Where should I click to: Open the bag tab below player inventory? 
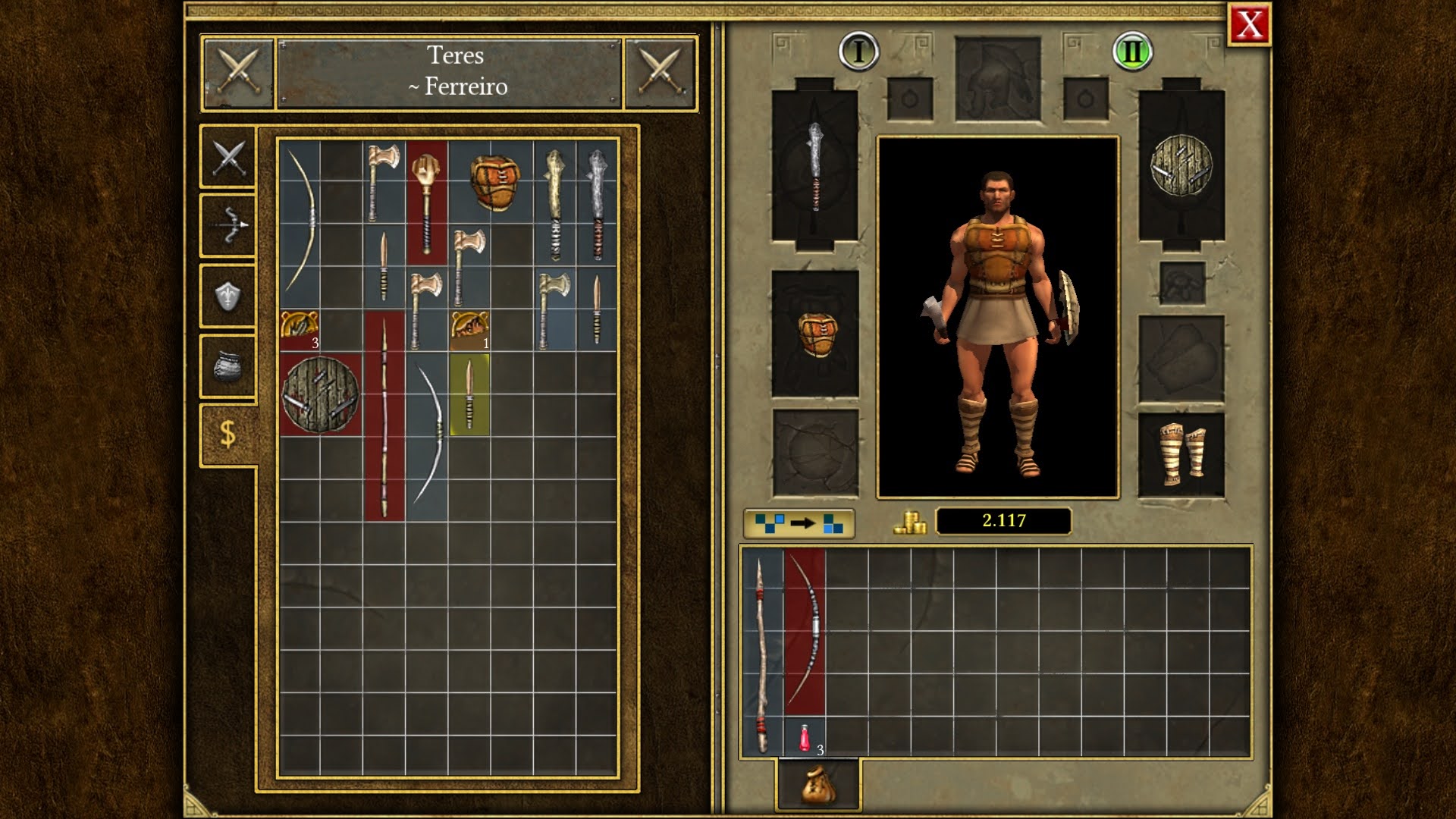(x=817, y=786)
